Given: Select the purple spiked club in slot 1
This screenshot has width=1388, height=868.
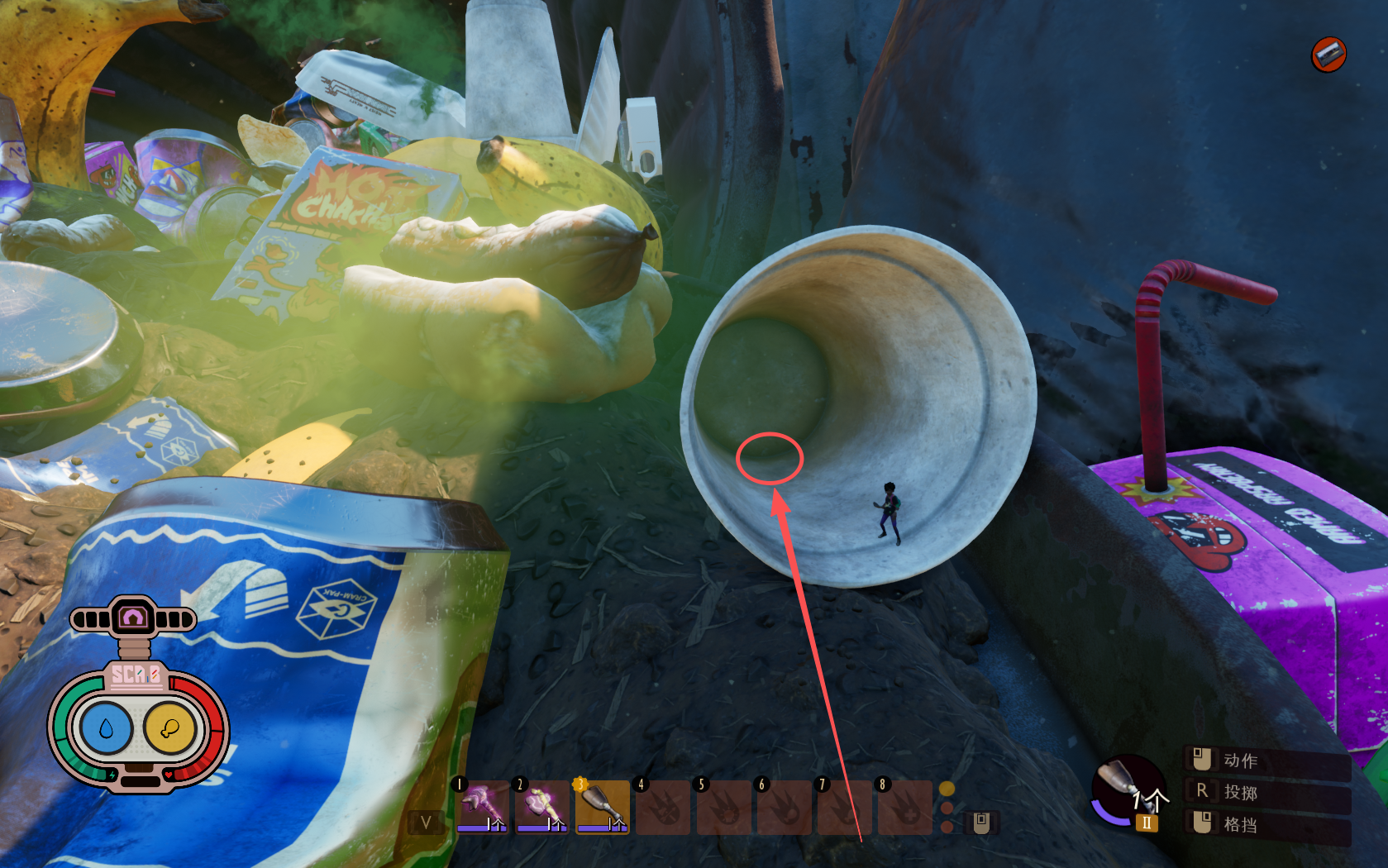Looking at the screenshot, I should tap(483, 806).
